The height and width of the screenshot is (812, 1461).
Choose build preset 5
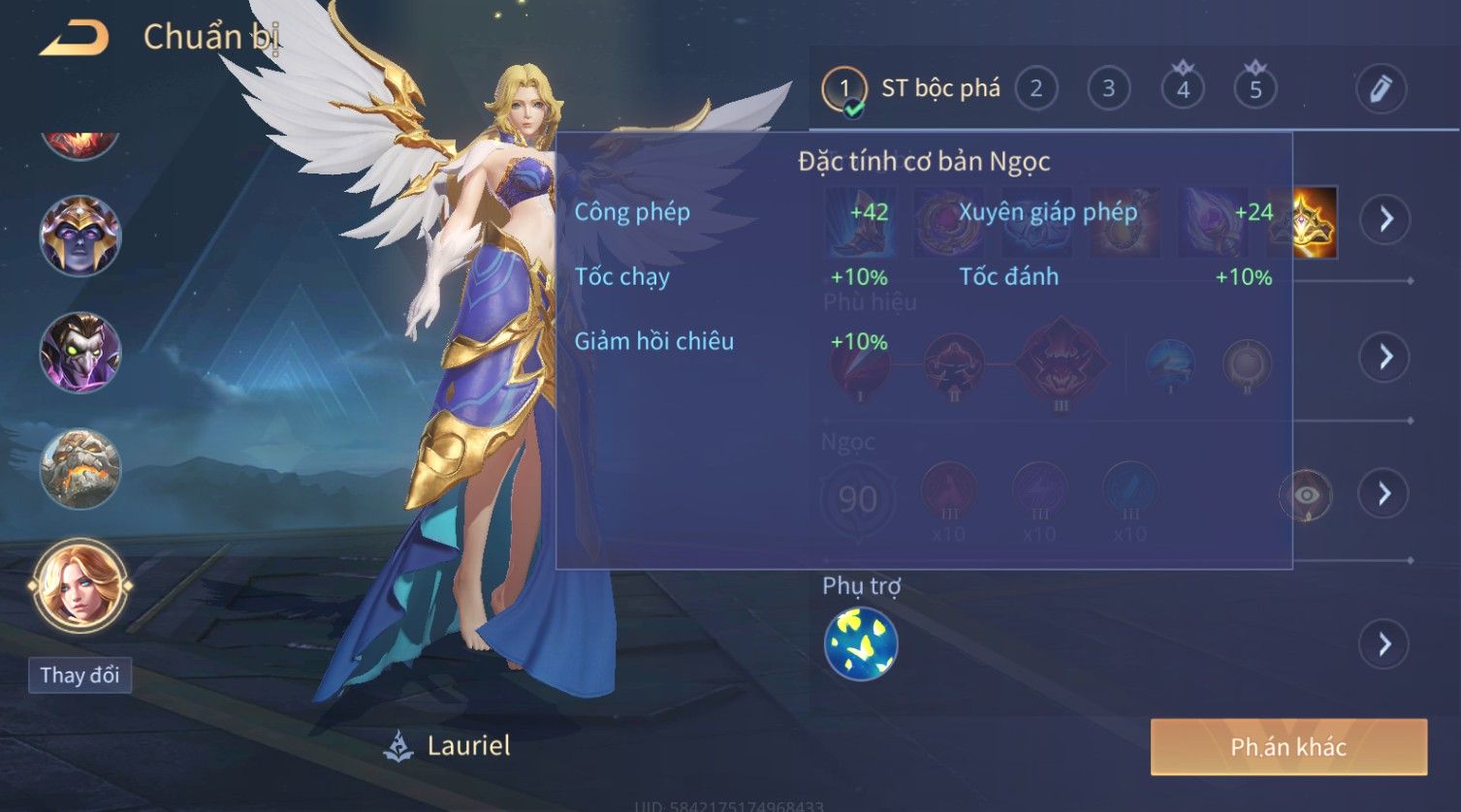pyautogui.click(x=1255, y=89)
